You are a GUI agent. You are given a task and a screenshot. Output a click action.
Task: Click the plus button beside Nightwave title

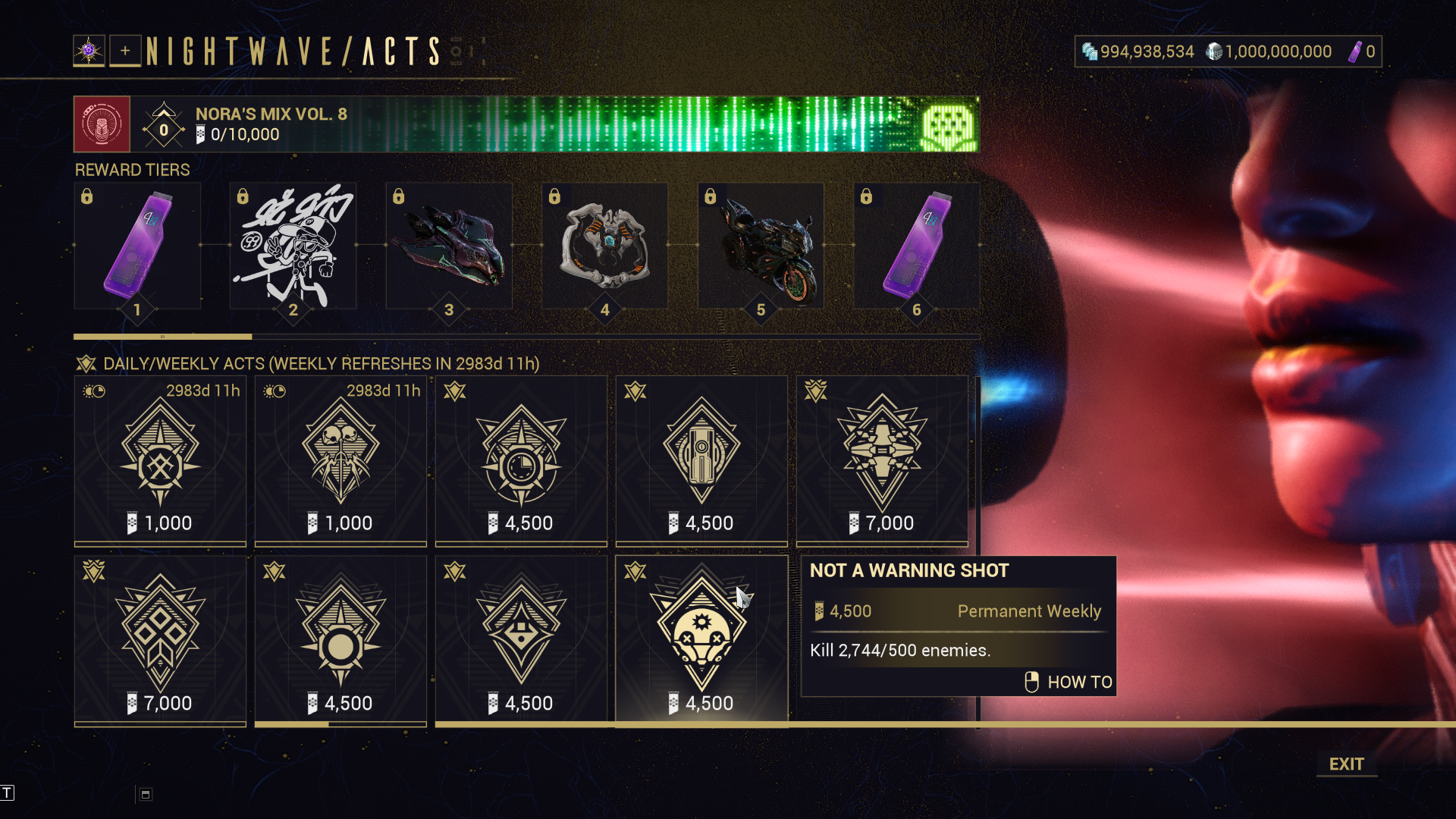125,51
